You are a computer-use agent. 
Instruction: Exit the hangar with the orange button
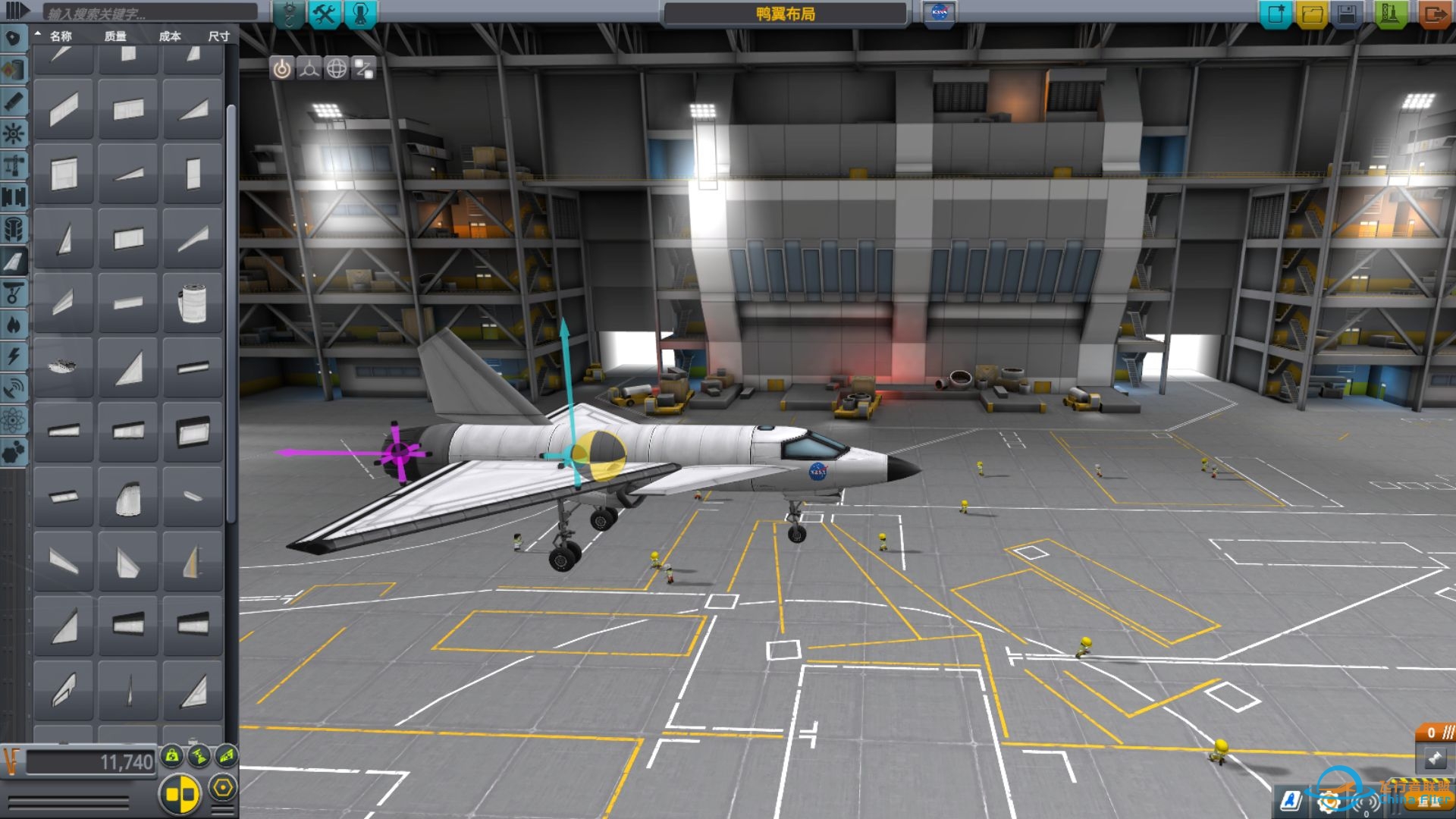coord(1433,14)
